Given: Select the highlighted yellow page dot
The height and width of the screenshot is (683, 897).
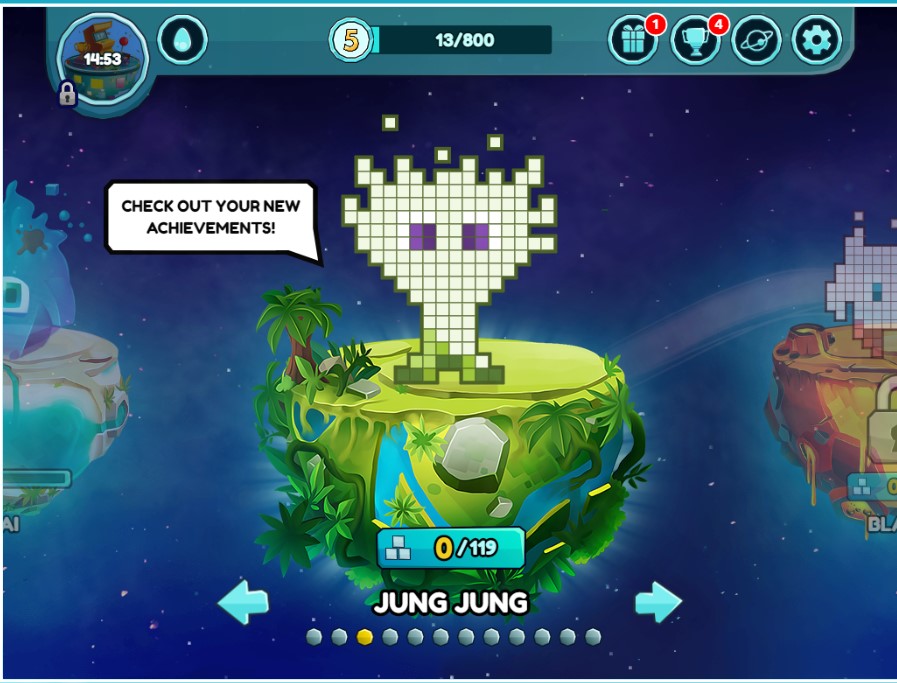Looking at the screenshot, I should coord(365,637).
